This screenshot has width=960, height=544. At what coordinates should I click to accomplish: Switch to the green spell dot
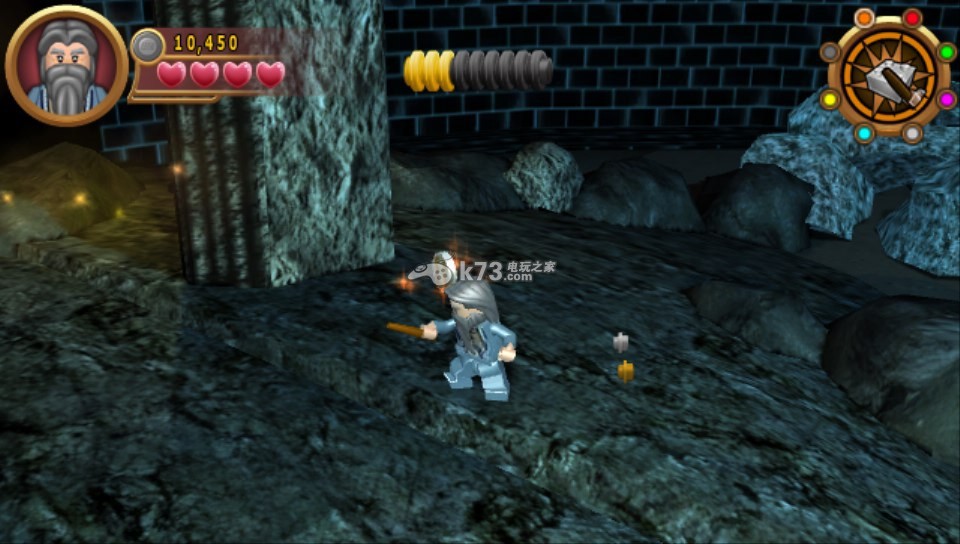point(946,52)
